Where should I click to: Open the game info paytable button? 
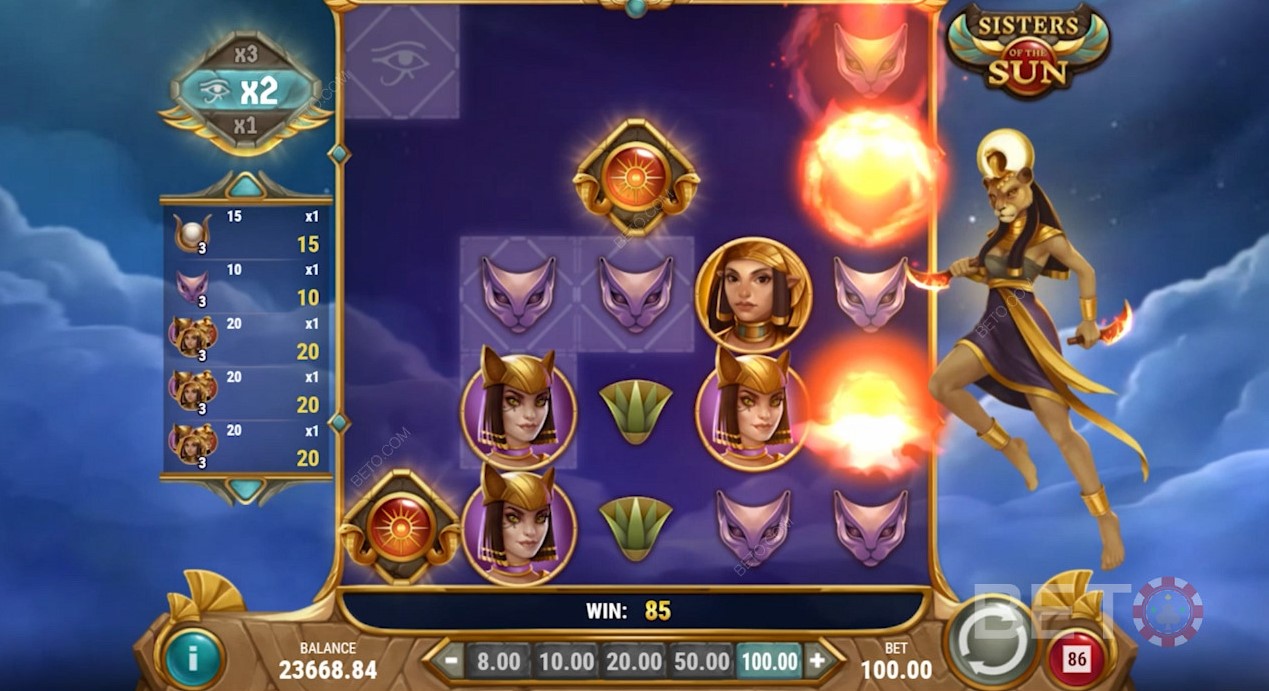click(194, 657)
